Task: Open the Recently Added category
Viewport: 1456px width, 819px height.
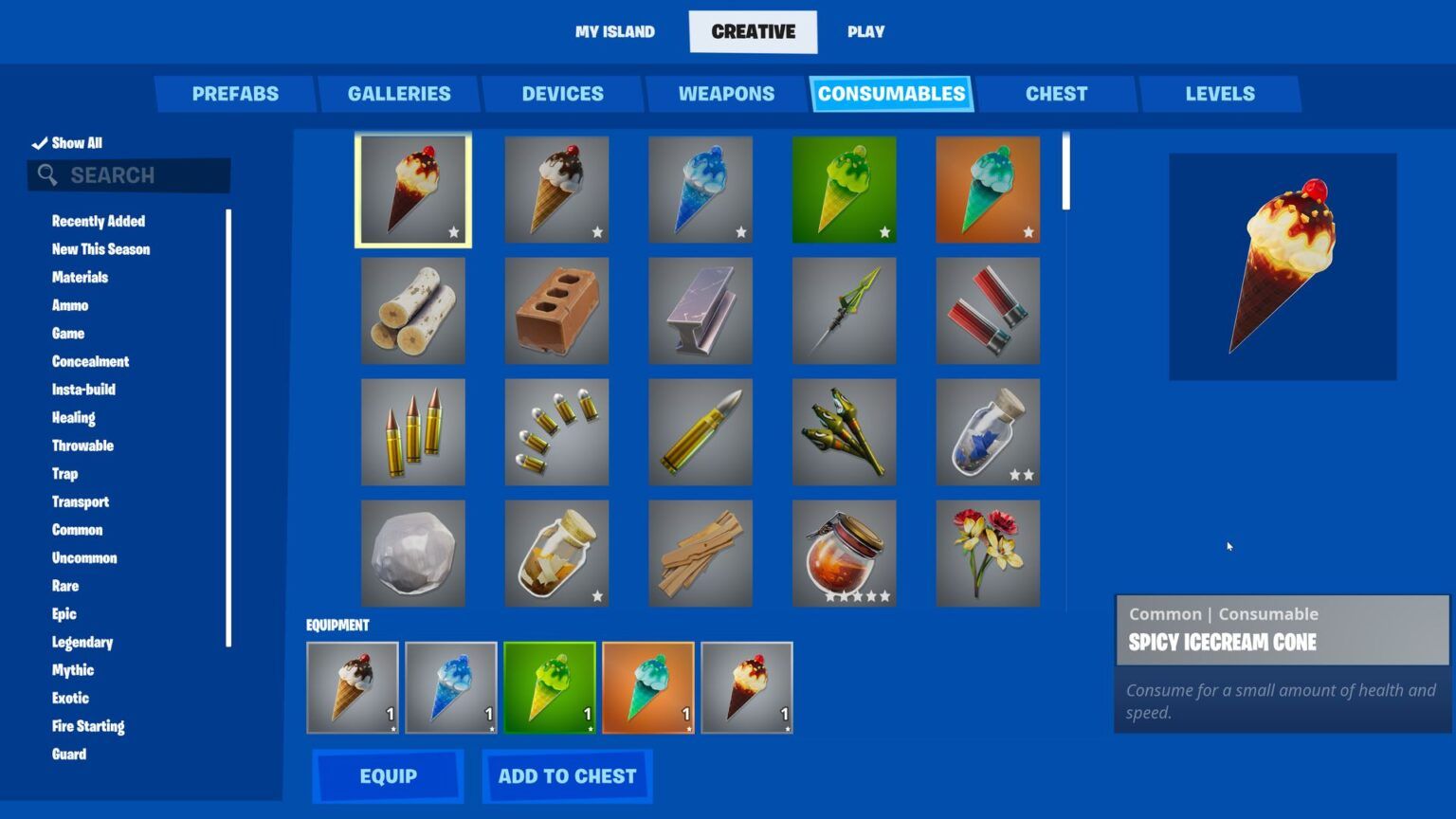Action: coord(98,221)
